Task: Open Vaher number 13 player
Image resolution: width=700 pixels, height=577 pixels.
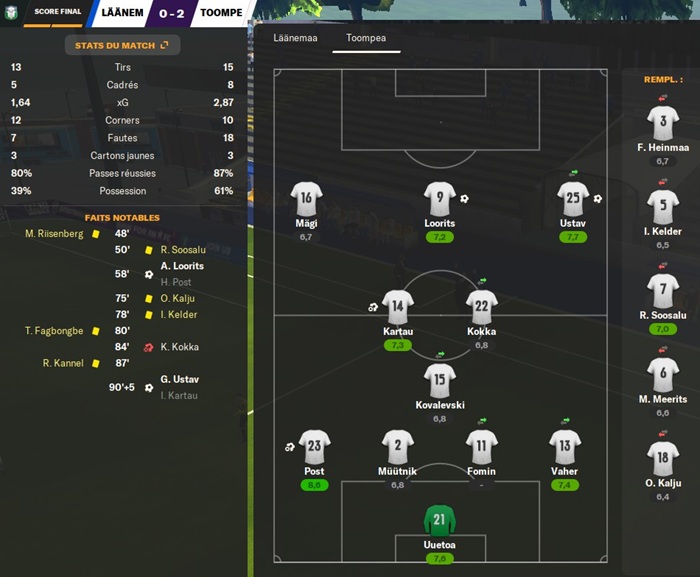Action: pos(564,448)
